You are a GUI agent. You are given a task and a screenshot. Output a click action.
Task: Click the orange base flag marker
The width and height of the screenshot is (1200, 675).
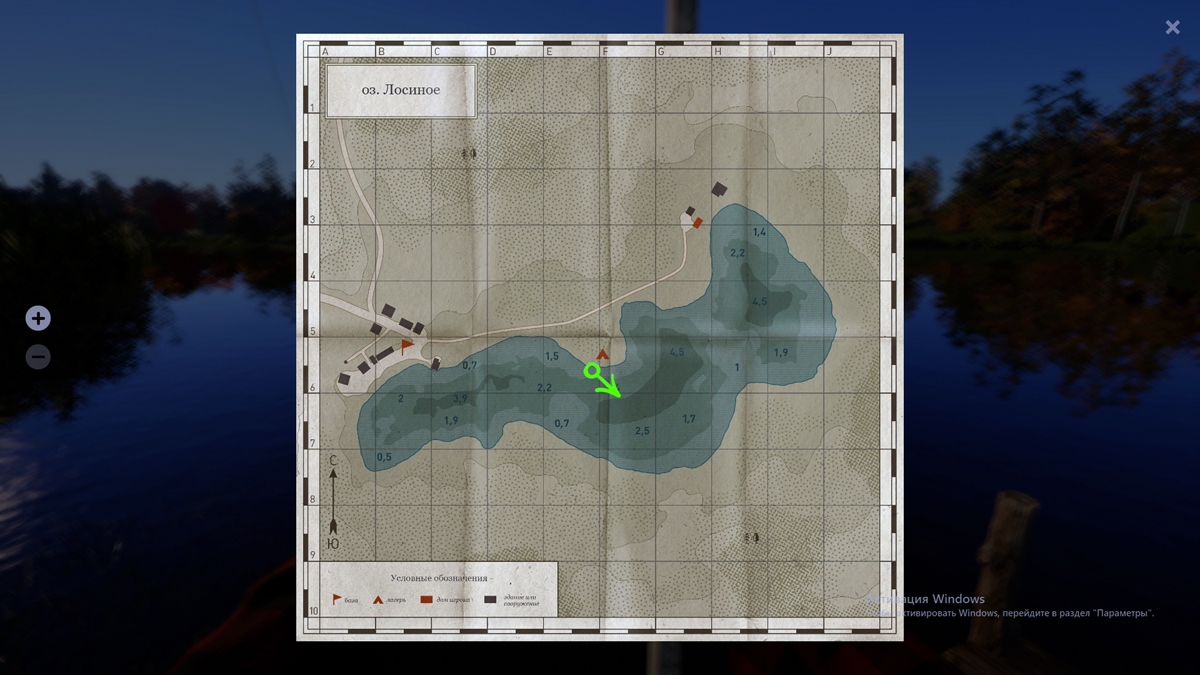click(x=407, y=345)
